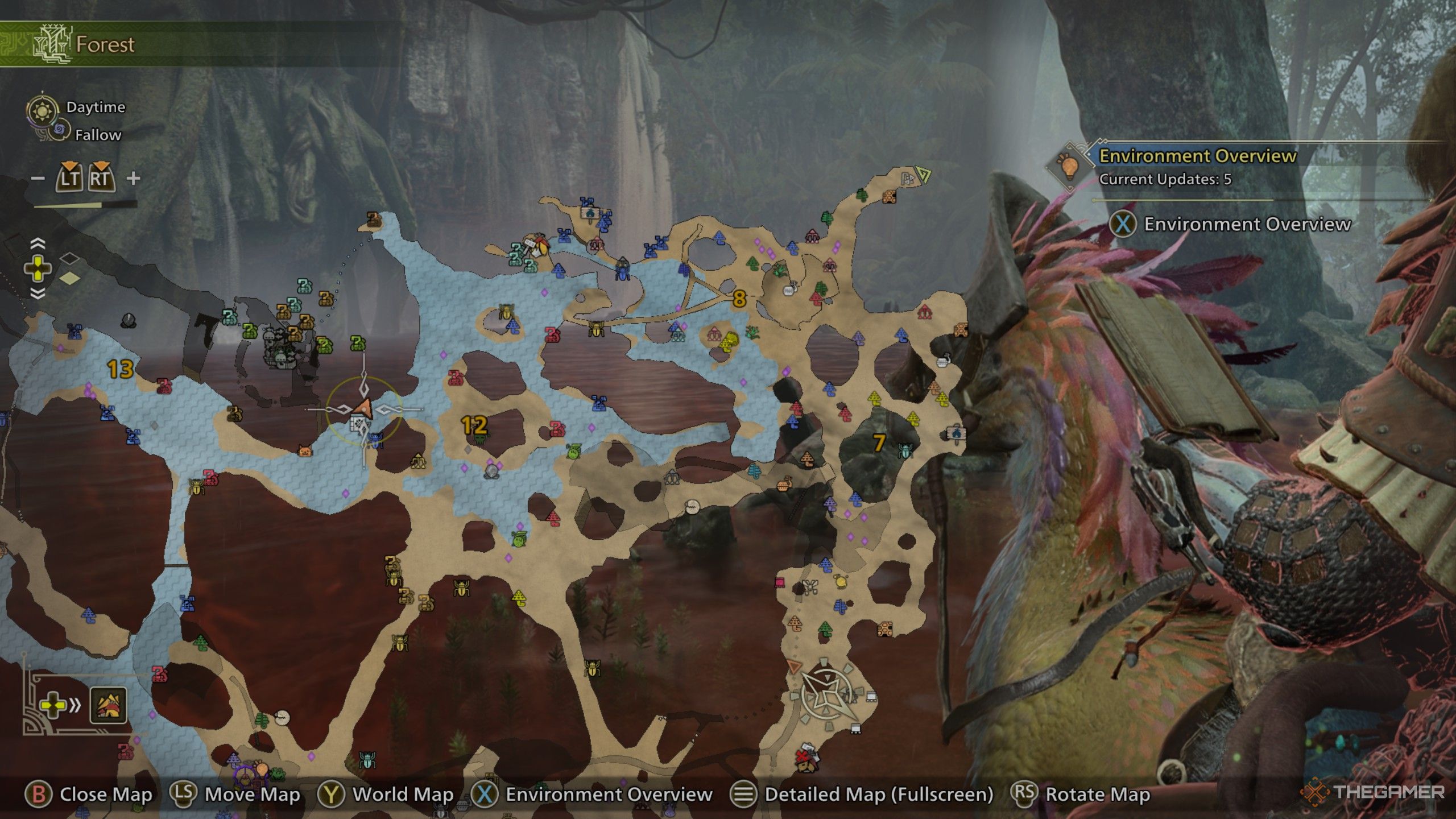Select the orange player position marker on the map
The width and height of the screenshot is (1456, 819).
coord(365,408)
